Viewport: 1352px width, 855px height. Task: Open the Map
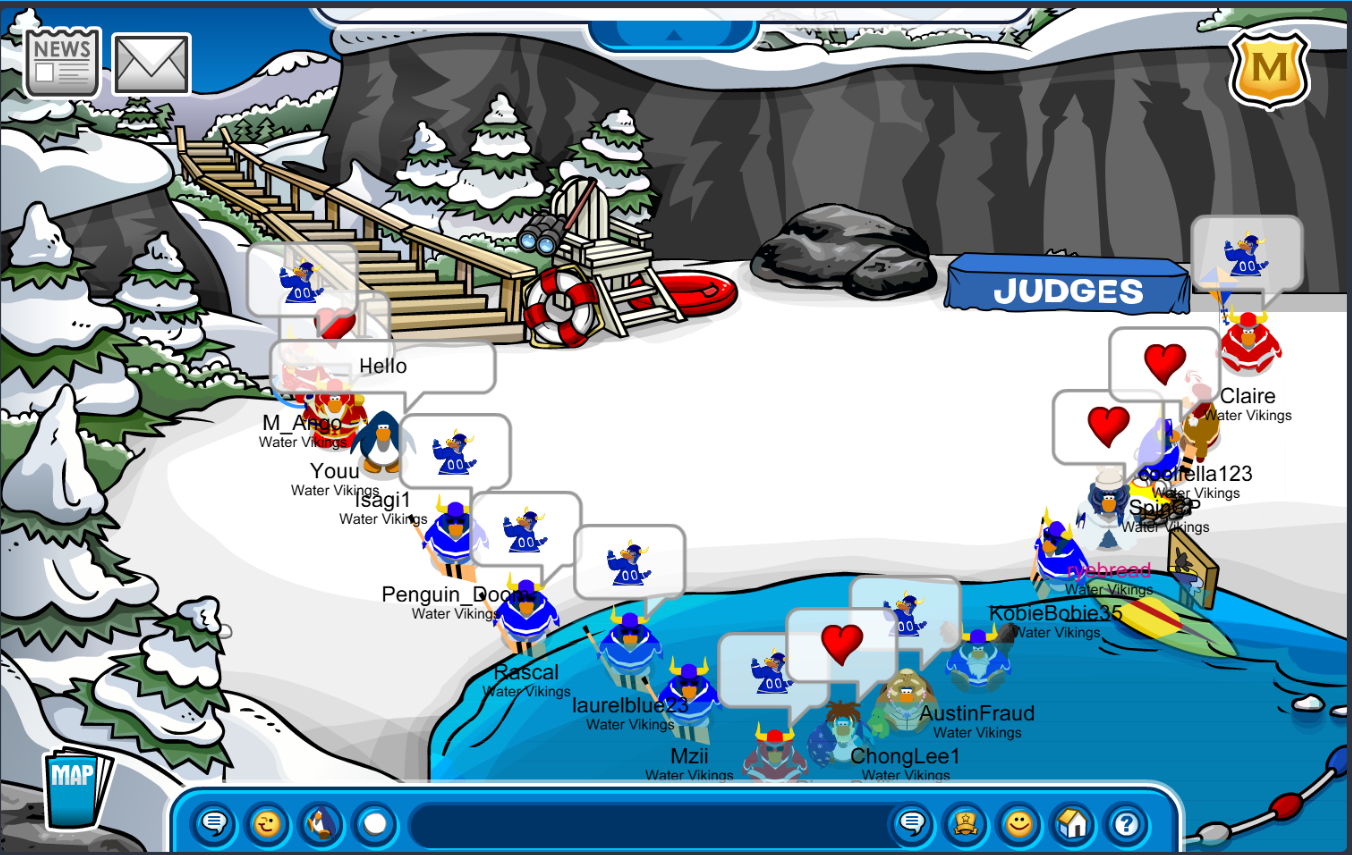pos(75,784)
